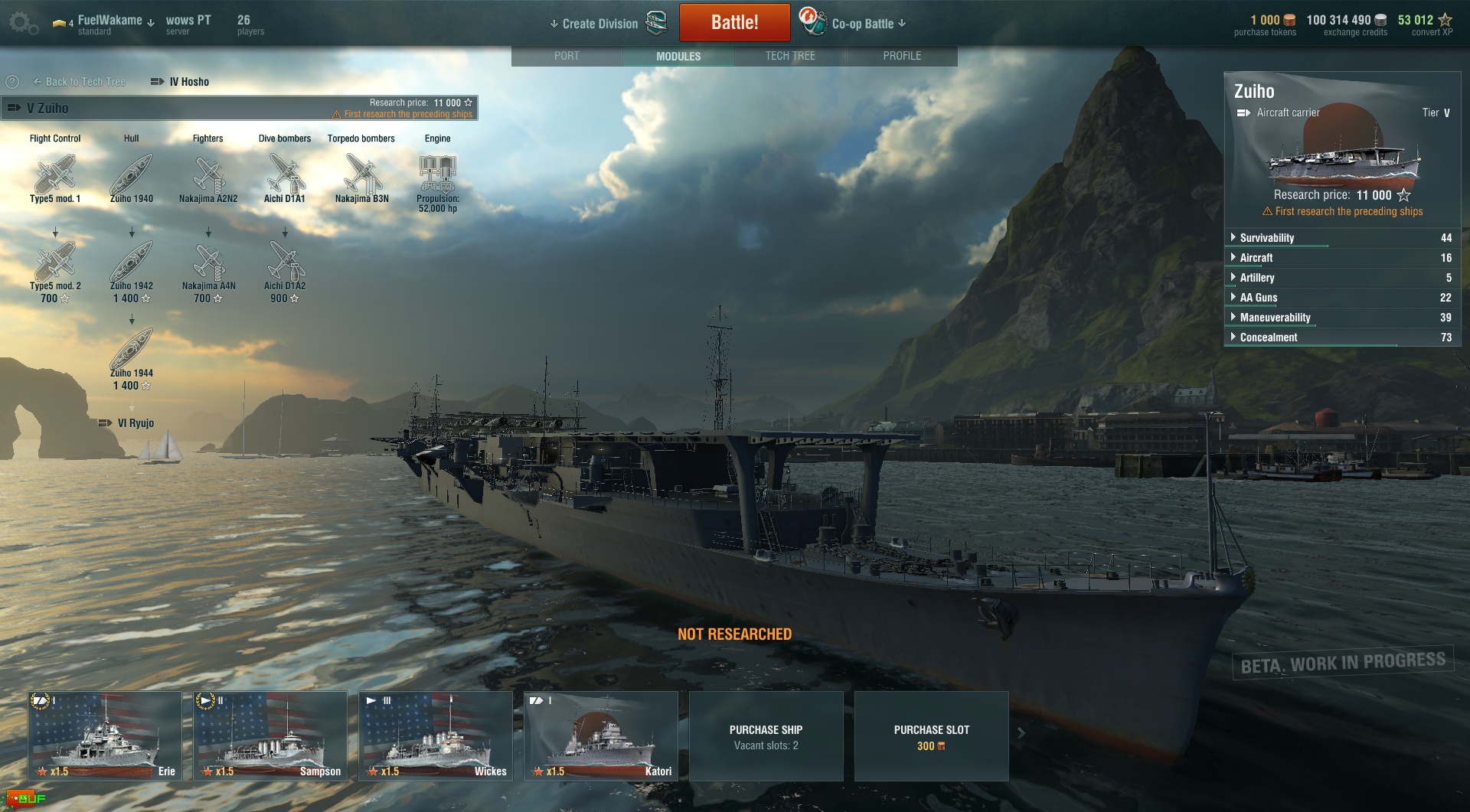Select the Zuiho 1944 hull upgrade
Screen dimensions: 1470x812
click(x=132, y=351)
